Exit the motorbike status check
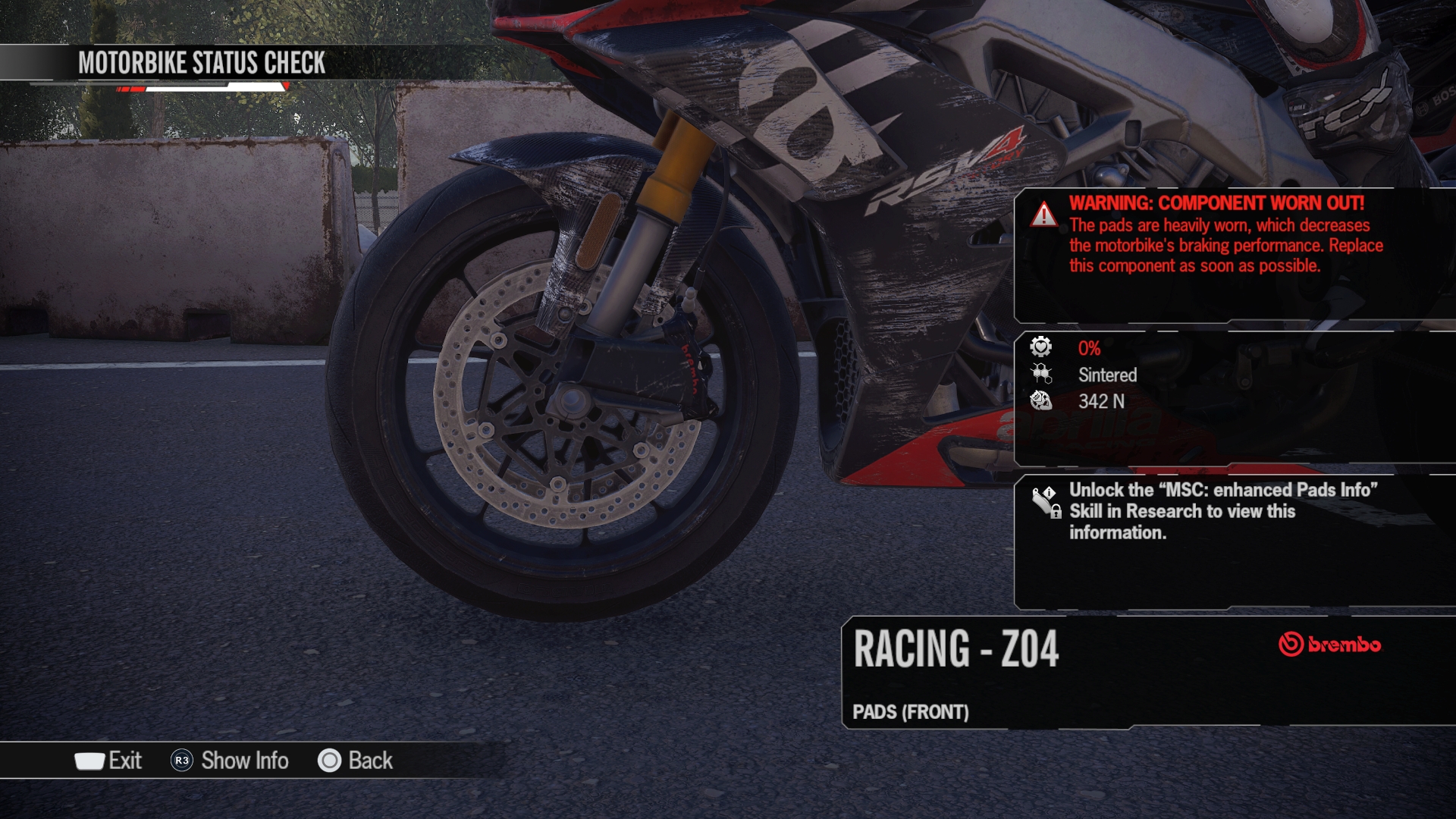This screenshot has width=1456, height=819. tap(109, 761)
